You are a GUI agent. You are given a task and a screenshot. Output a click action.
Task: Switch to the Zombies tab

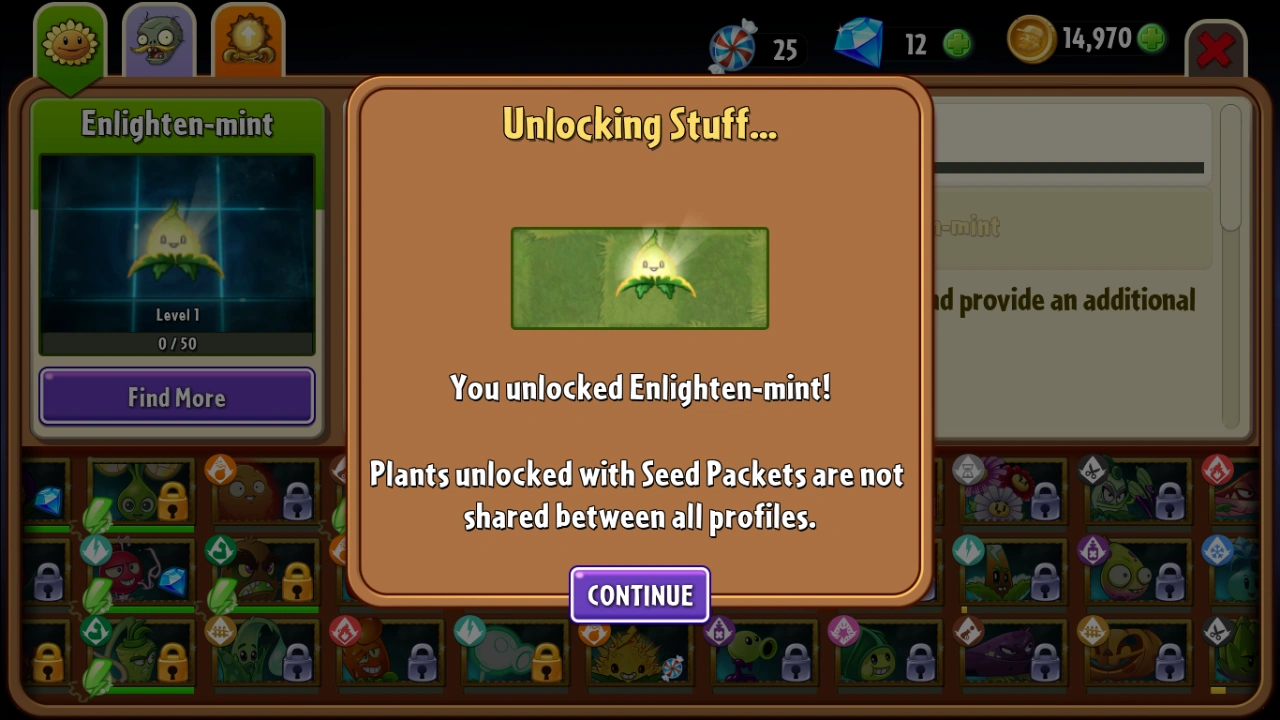click(158, 40)
